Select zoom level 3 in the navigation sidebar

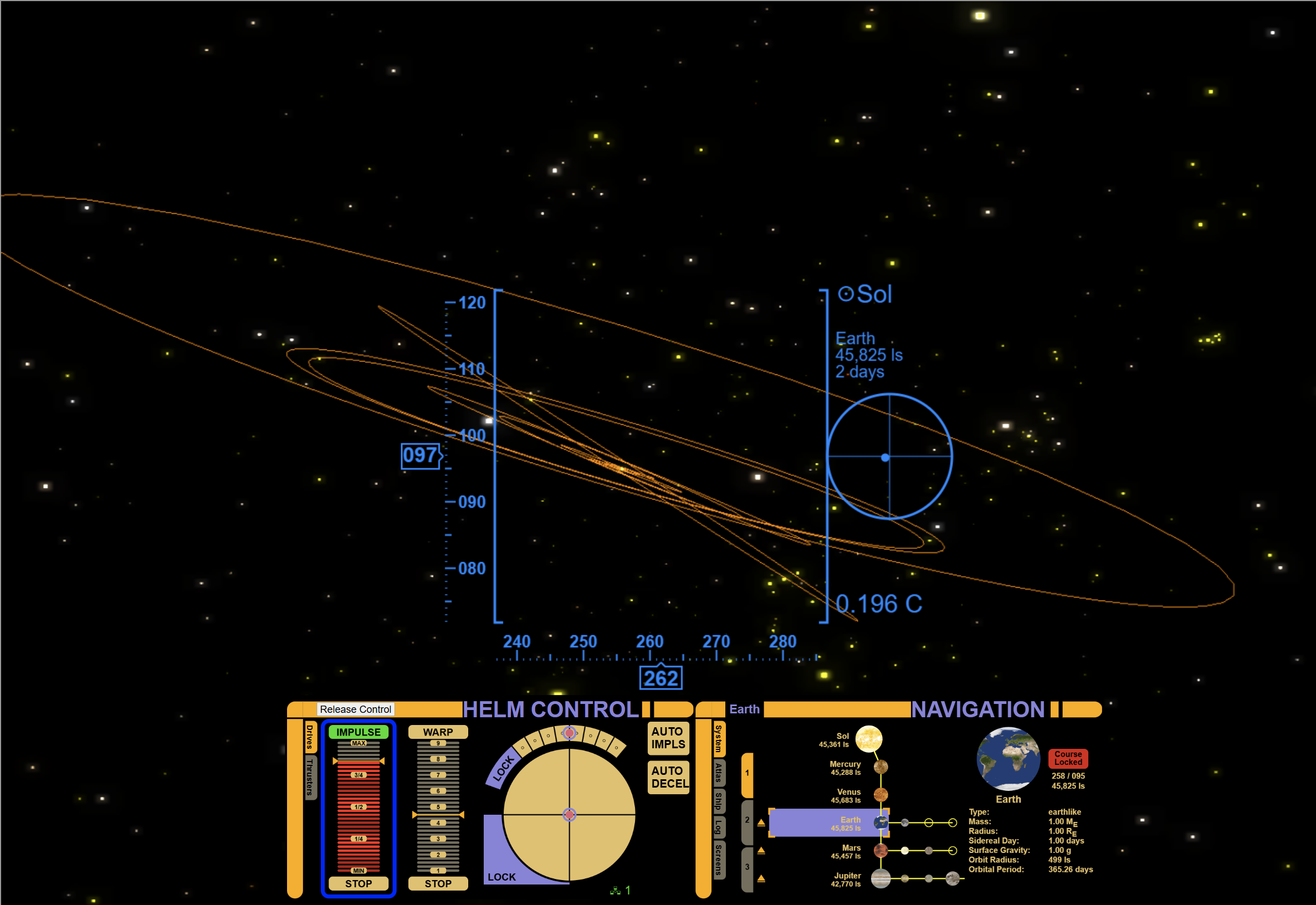click(747, 867)
